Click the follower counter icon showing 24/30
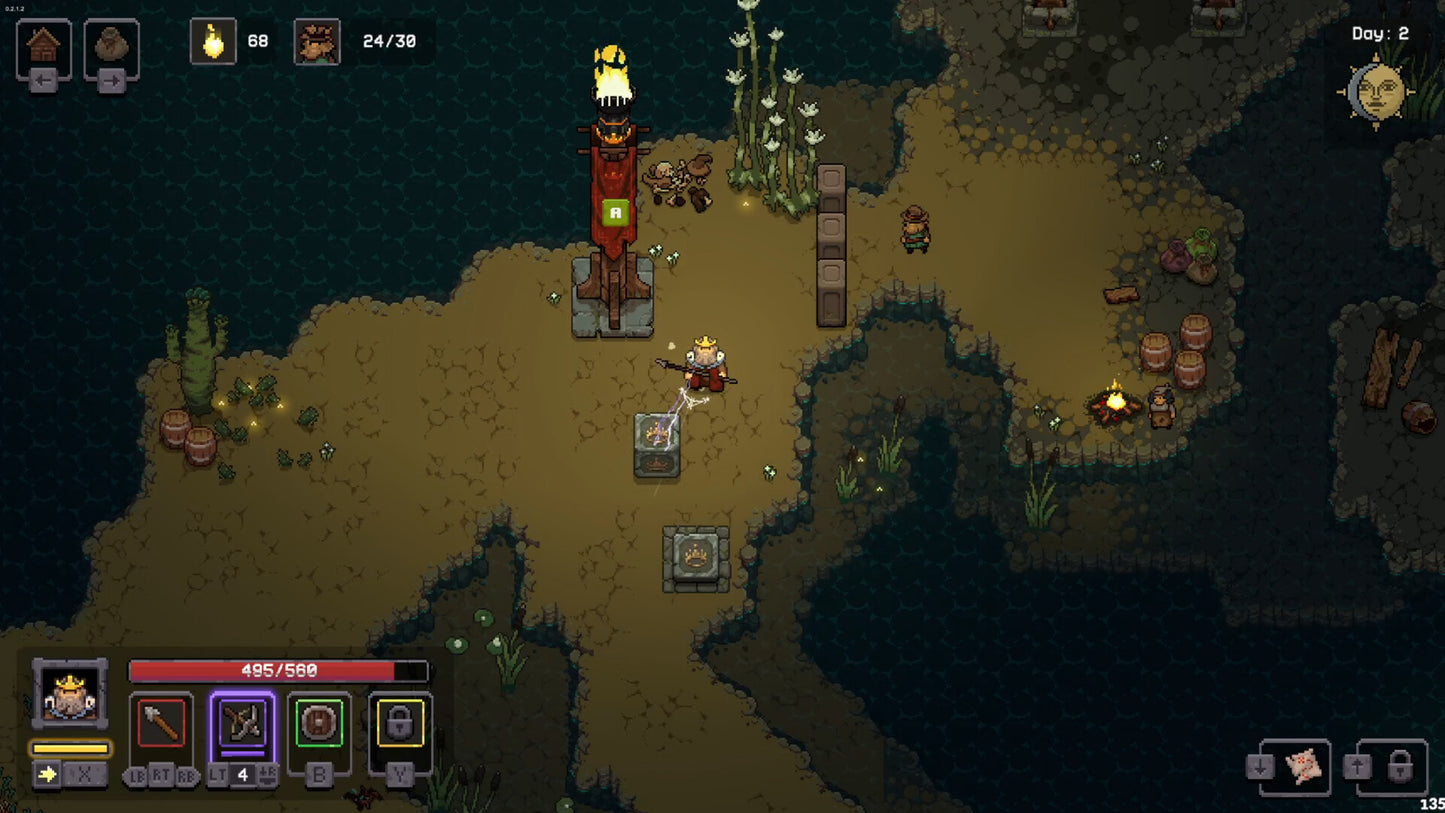Viewport: 1445px width, 813px height. click(x=315, y=41)
